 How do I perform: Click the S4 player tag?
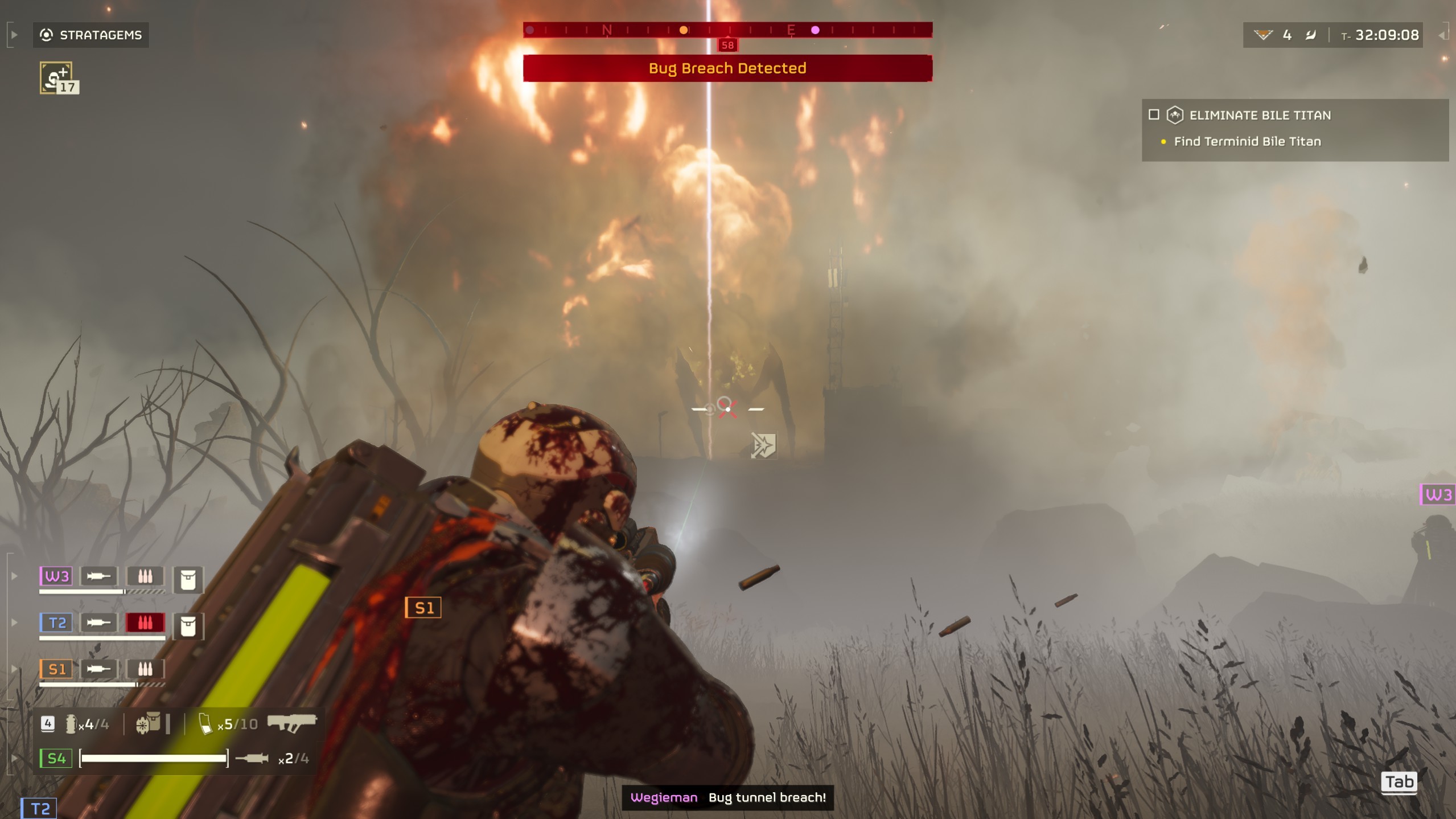click(x=56, y=758)
